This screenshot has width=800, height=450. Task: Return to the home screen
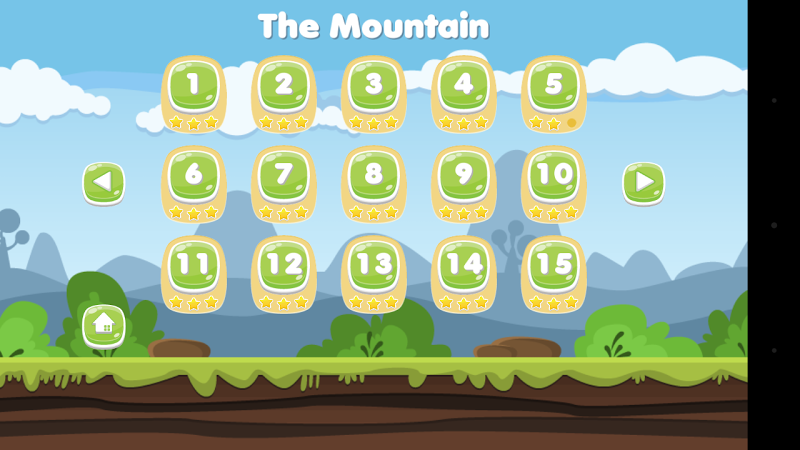[x=104, y=325]
